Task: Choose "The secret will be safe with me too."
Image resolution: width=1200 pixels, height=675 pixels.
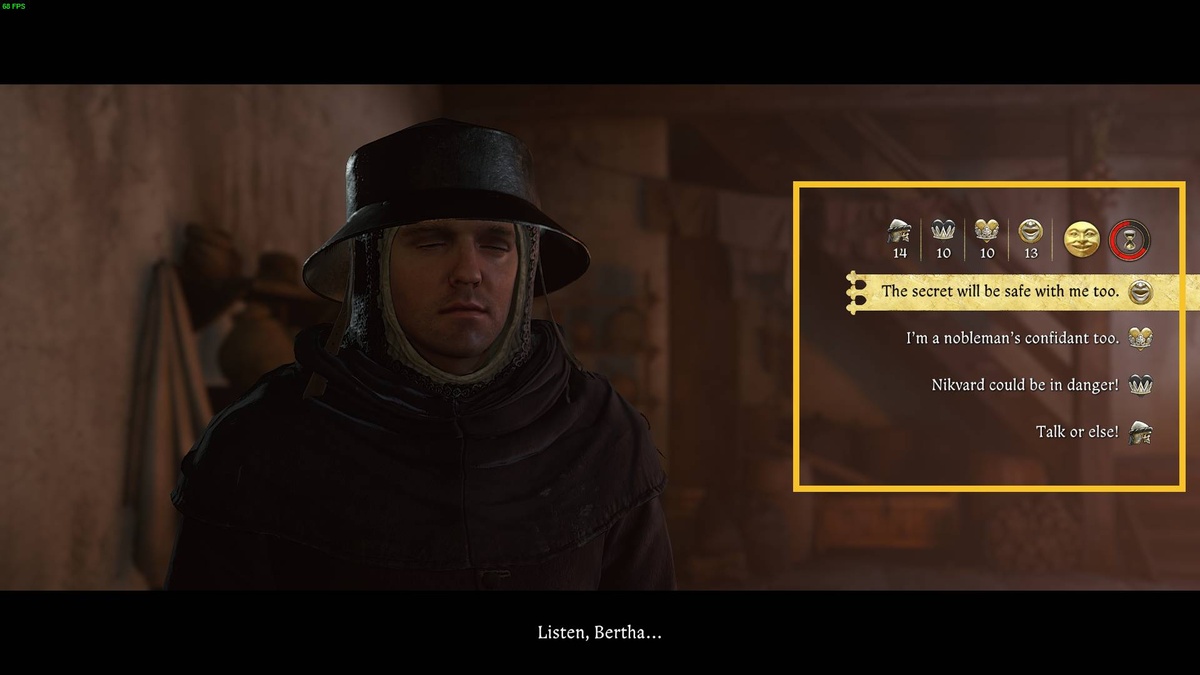Action: coord(1000,292)
